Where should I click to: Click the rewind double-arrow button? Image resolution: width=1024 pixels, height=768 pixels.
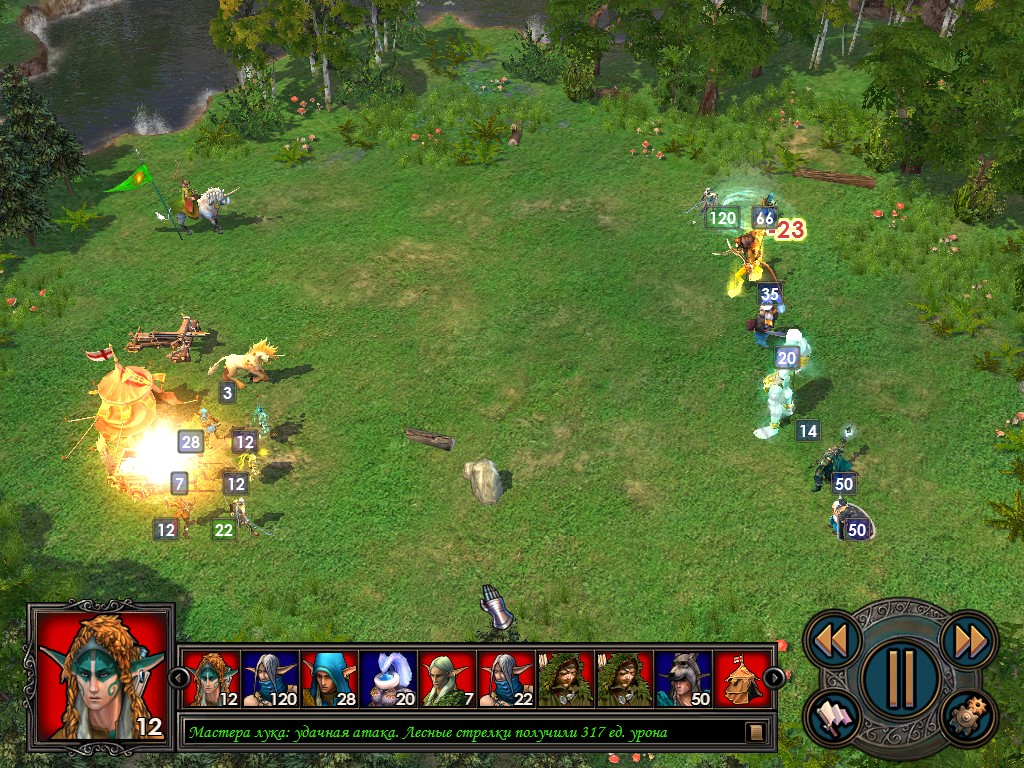coord(833,640)
